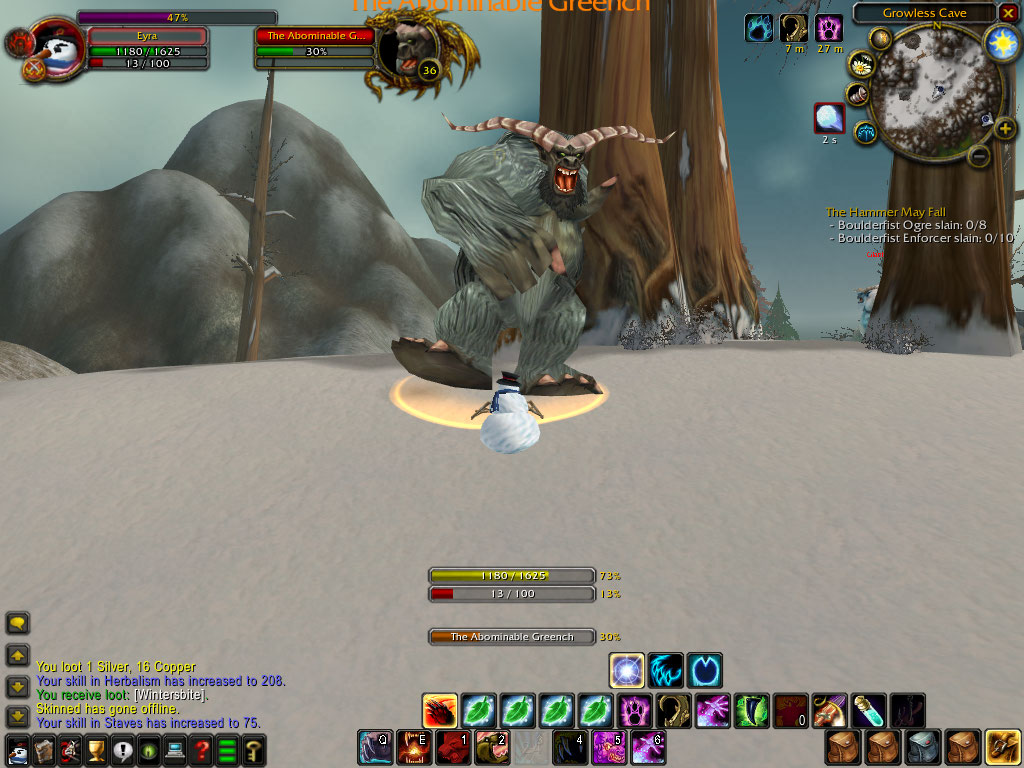Image resolution: width=1024 pixels, height=768 pixels.
Task: Open the golden key keyring button
Action: (254, 749)
